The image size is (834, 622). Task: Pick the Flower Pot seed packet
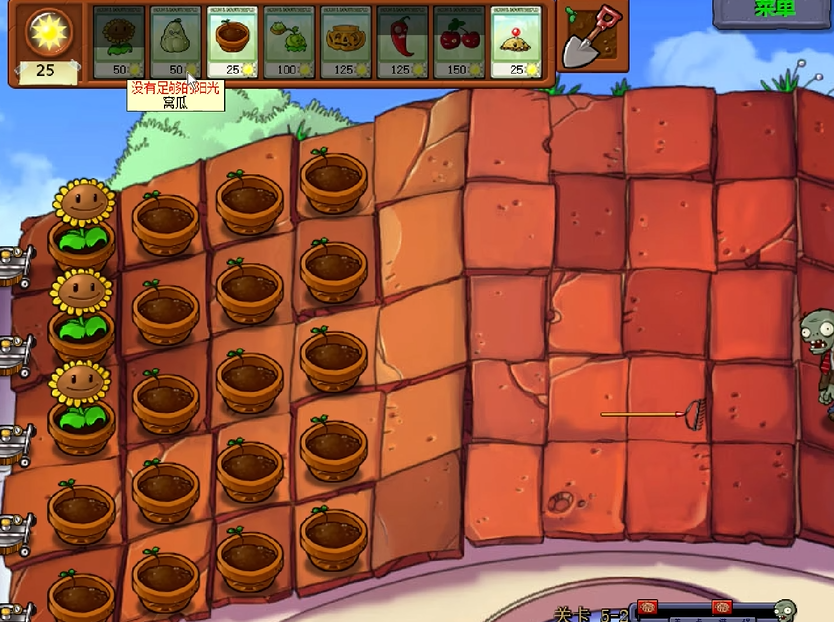[233, 42]
